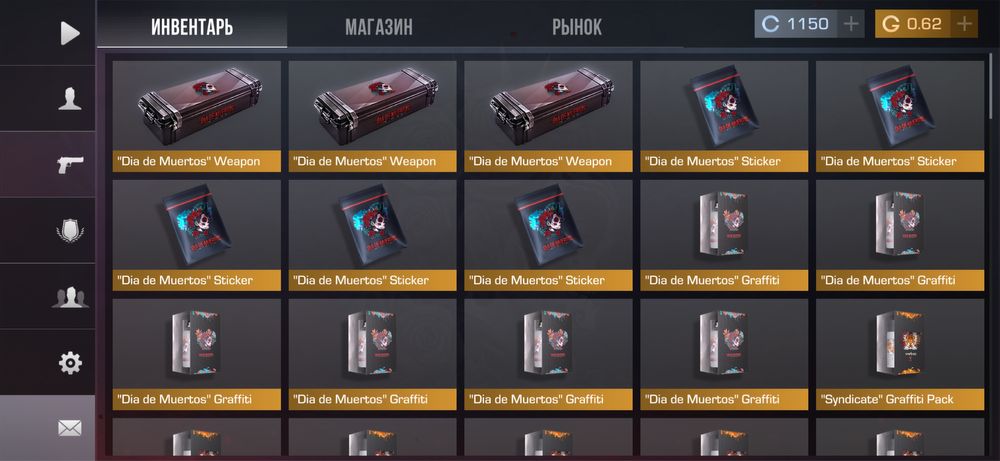Open the player profile icon
The image size is (1000, 461).
[x=69, y=99]
